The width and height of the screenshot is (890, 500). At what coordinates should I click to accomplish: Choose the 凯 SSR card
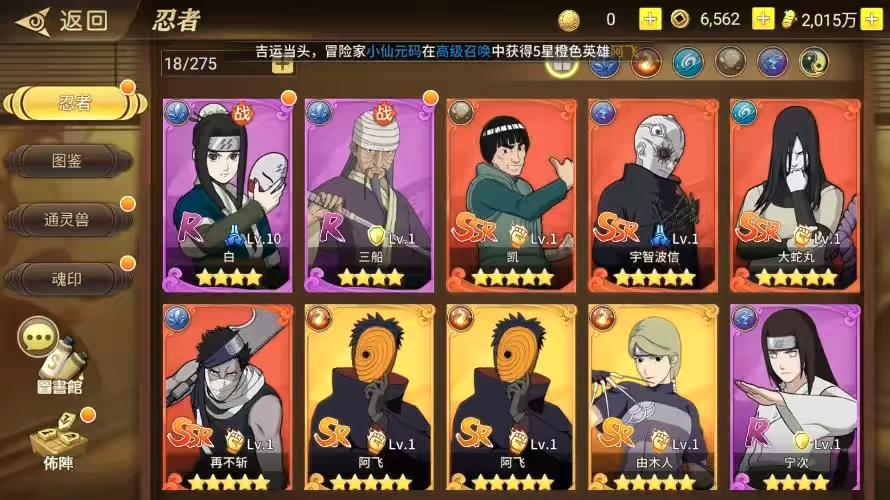(512, 193)
